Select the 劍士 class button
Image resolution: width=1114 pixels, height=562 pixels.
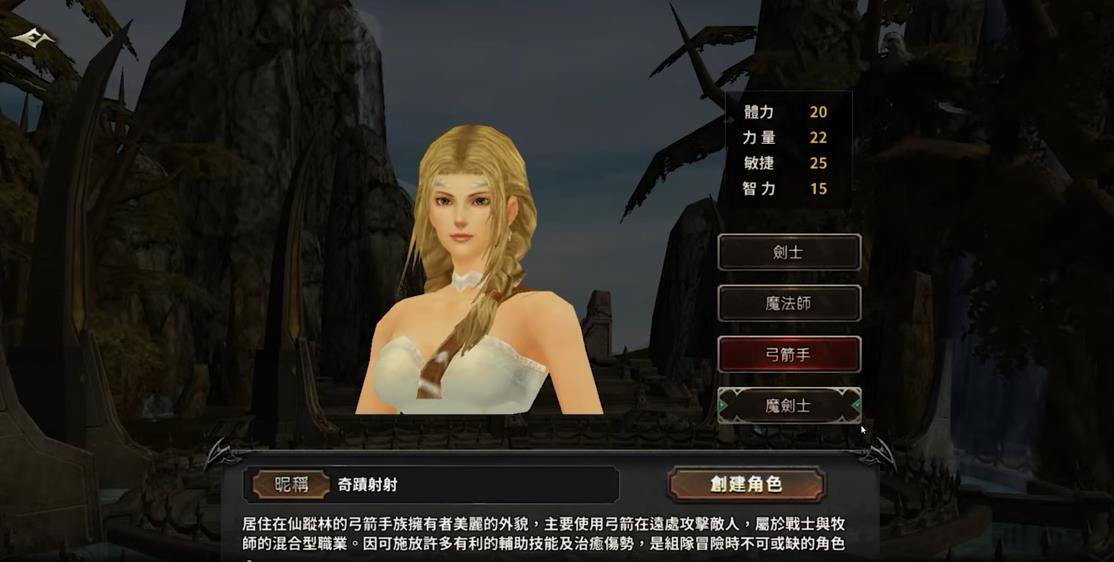tap(789, 252)
